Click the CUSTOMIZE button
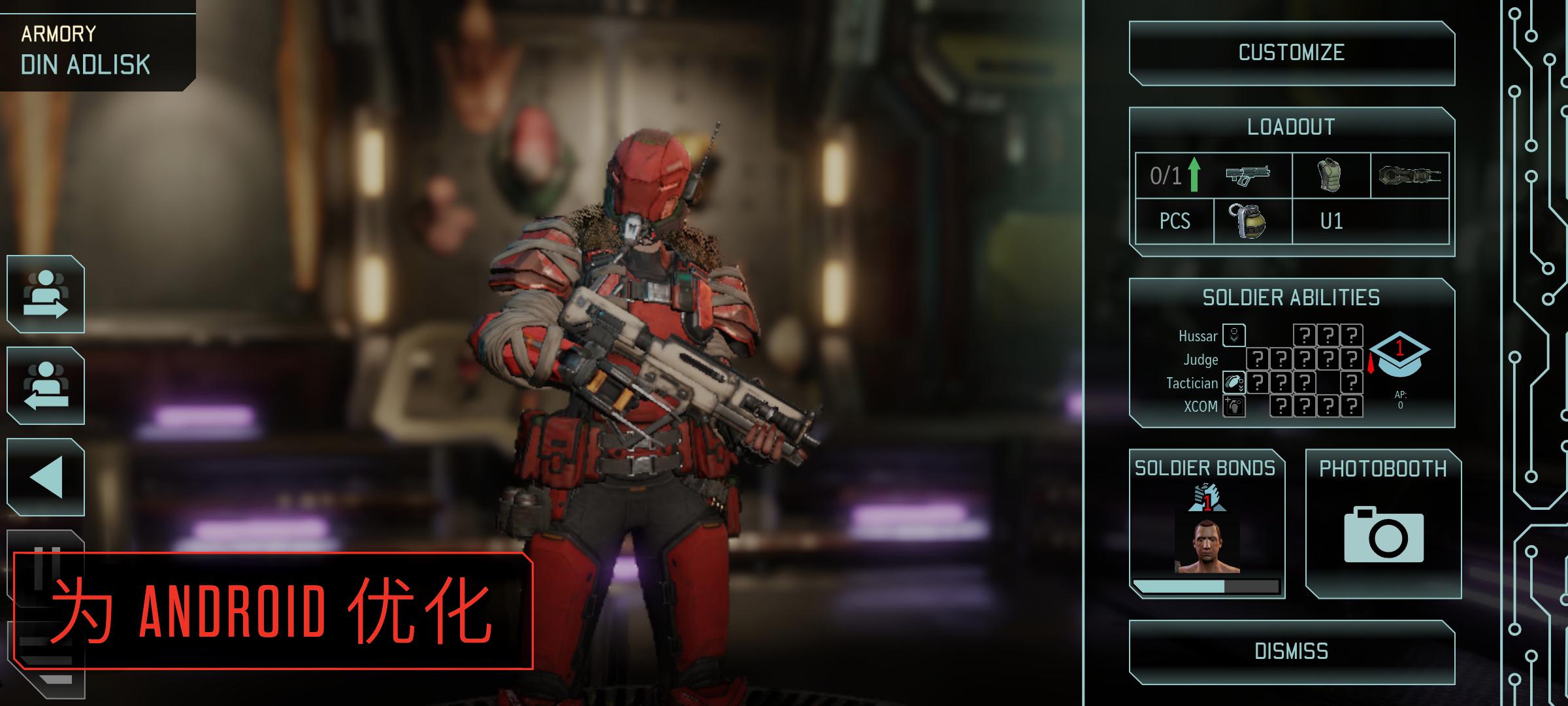1568x706 pixels. click(x=1291, y=54)
